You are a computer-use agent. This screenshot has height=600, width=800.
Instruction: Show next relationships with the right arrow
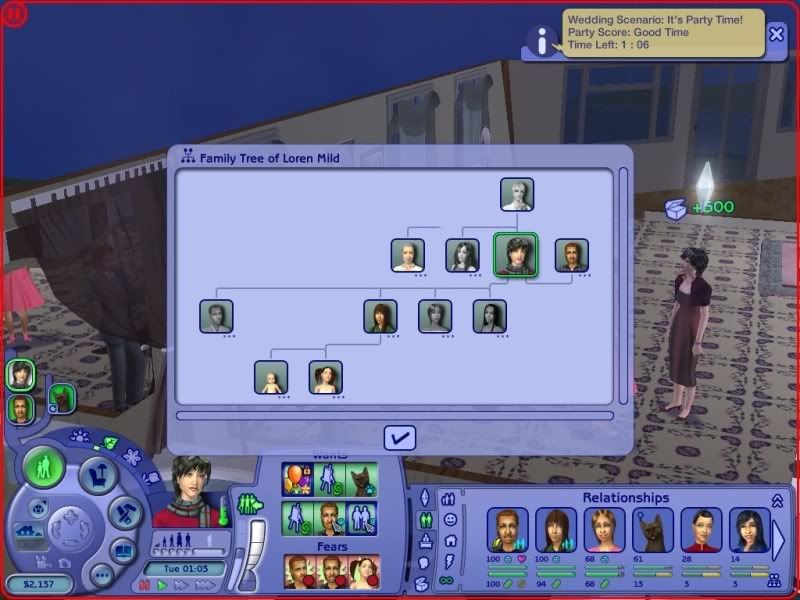pyautogui.click(x=780, y=540)
